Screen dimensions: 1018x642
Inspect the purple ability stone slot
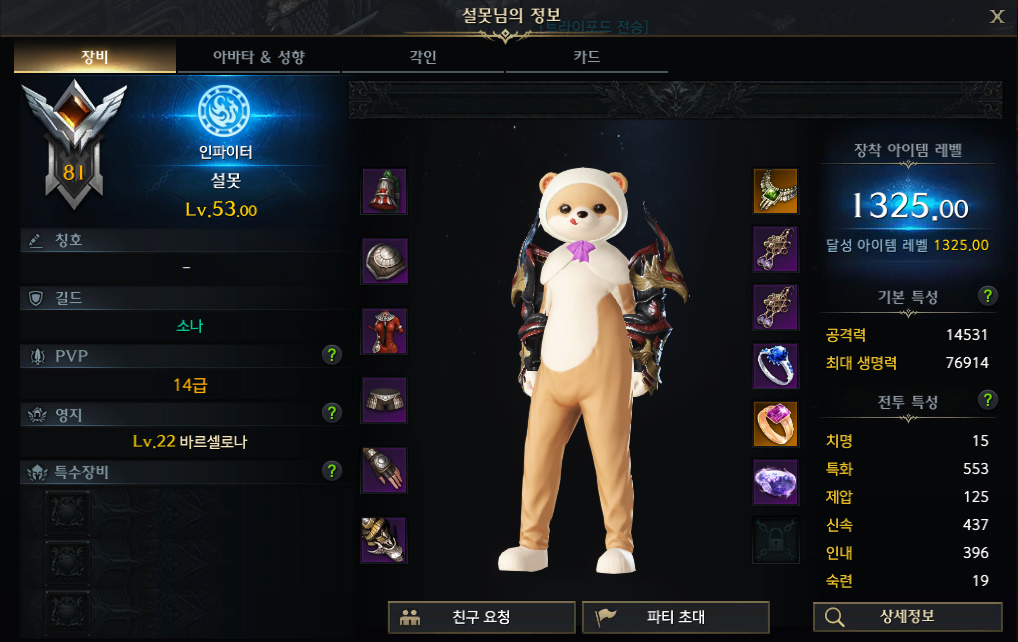tap(775, 482)
